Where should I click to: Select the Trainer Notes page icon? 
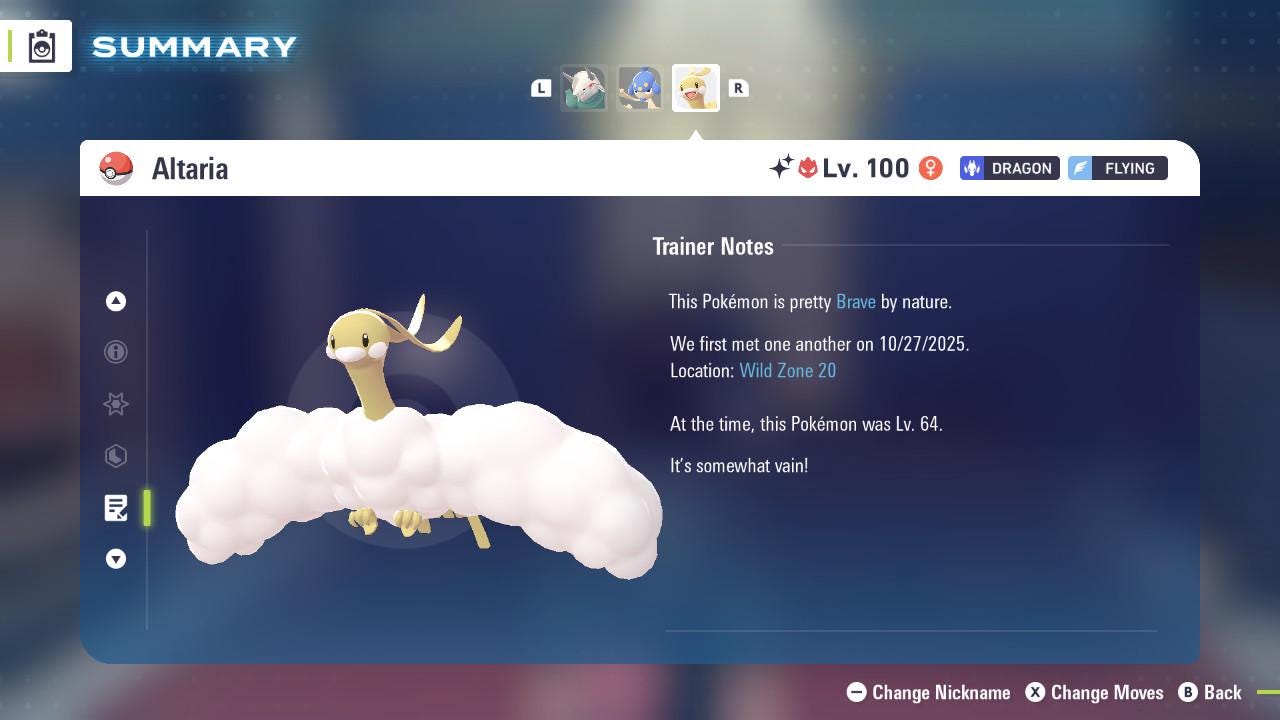pyautogui.click(x=116, y=508)
